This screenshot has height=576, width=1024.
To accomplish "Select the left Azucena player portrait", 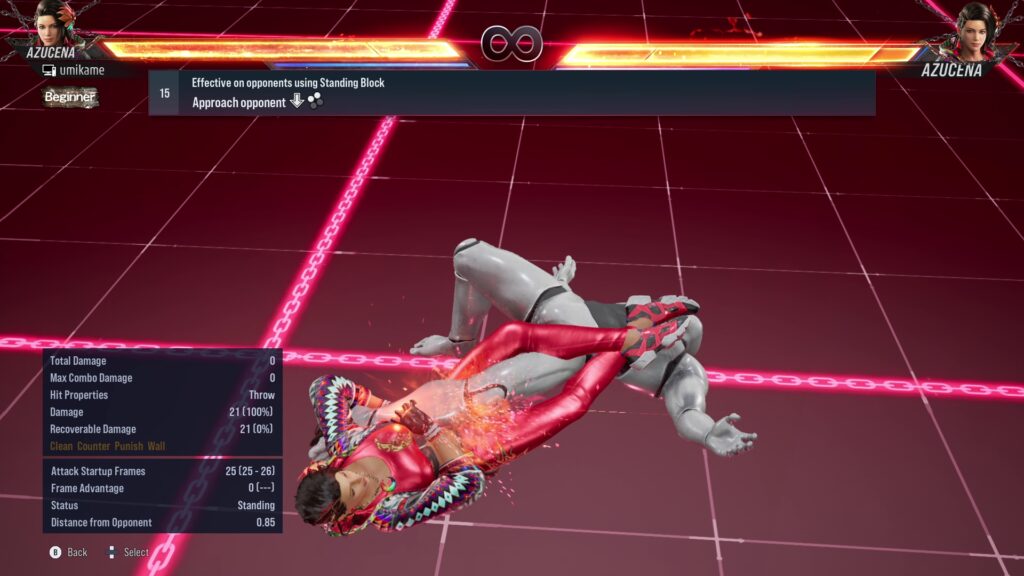I will click(53, 22).
